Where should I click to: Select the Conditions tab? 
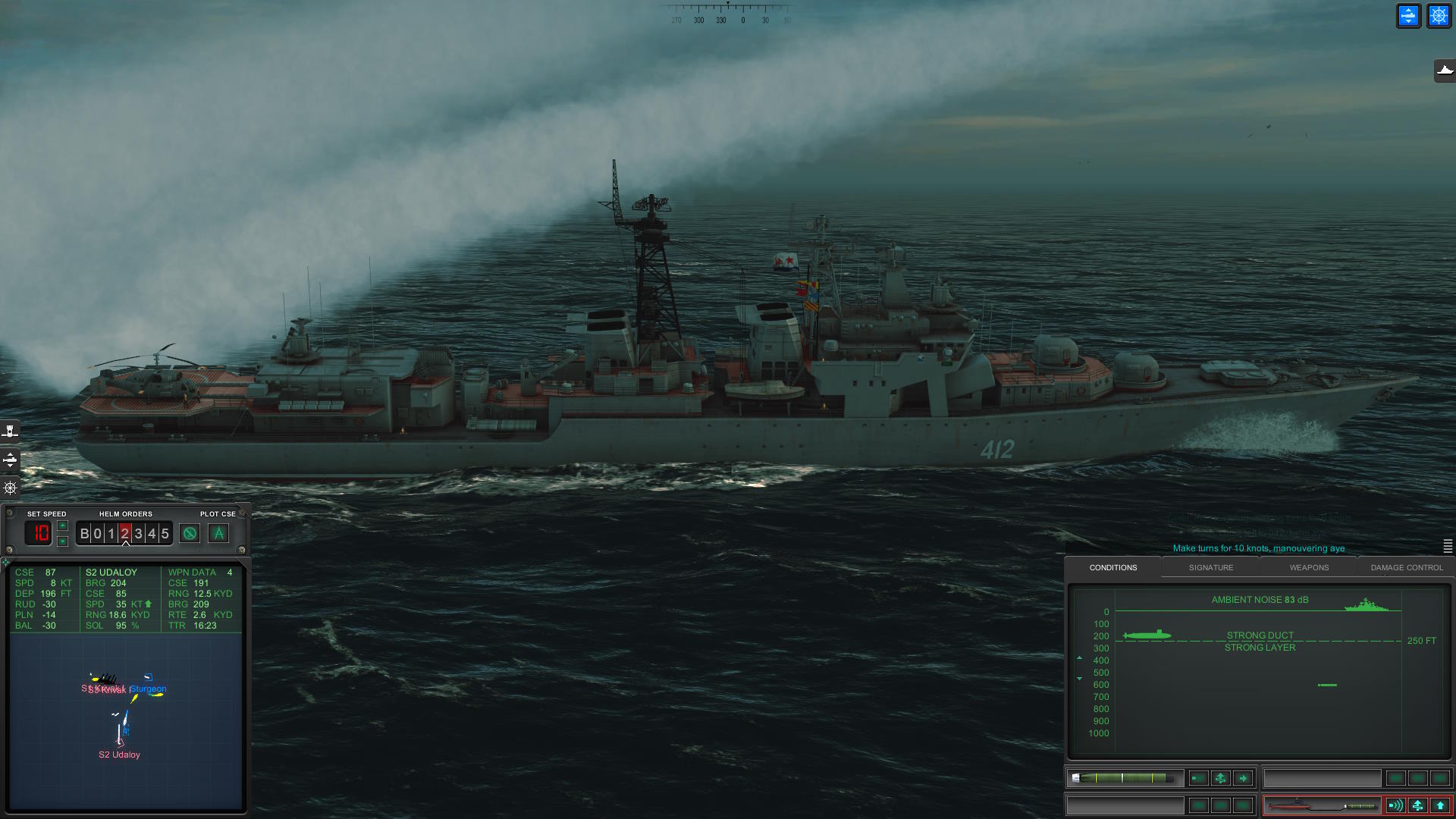[1112, 567]
